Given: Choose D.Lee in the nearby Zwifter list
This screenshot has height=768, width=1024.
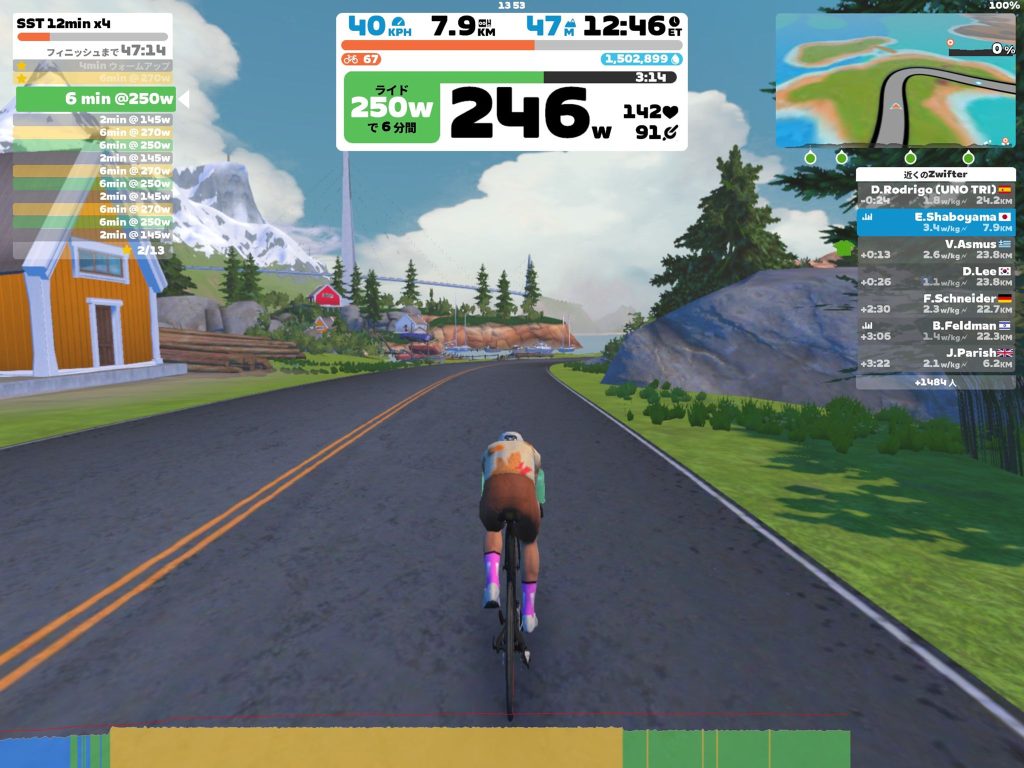Looking at the screenshot, I should (x=935, y=276).
